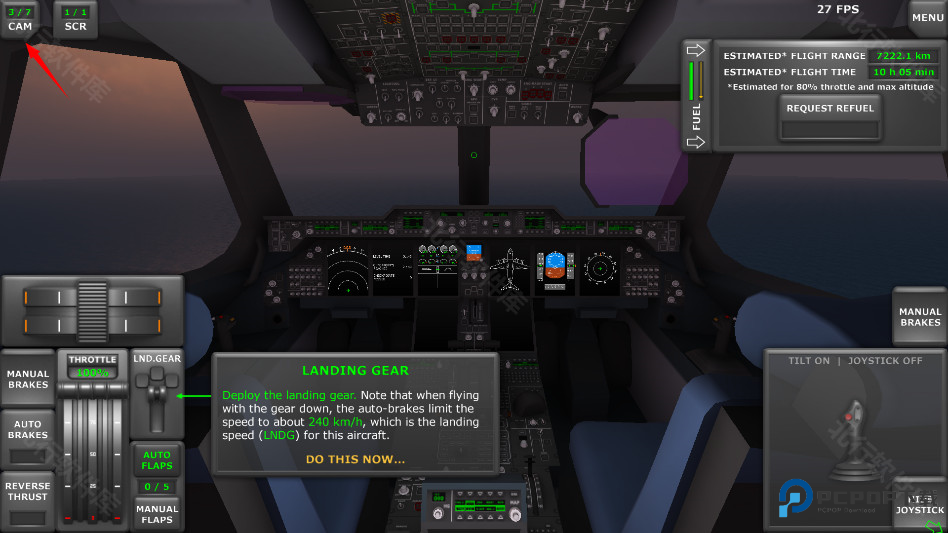Switch camera view with the CAM button
This screenshot has height=533, width=948.
tap(20, 19)
